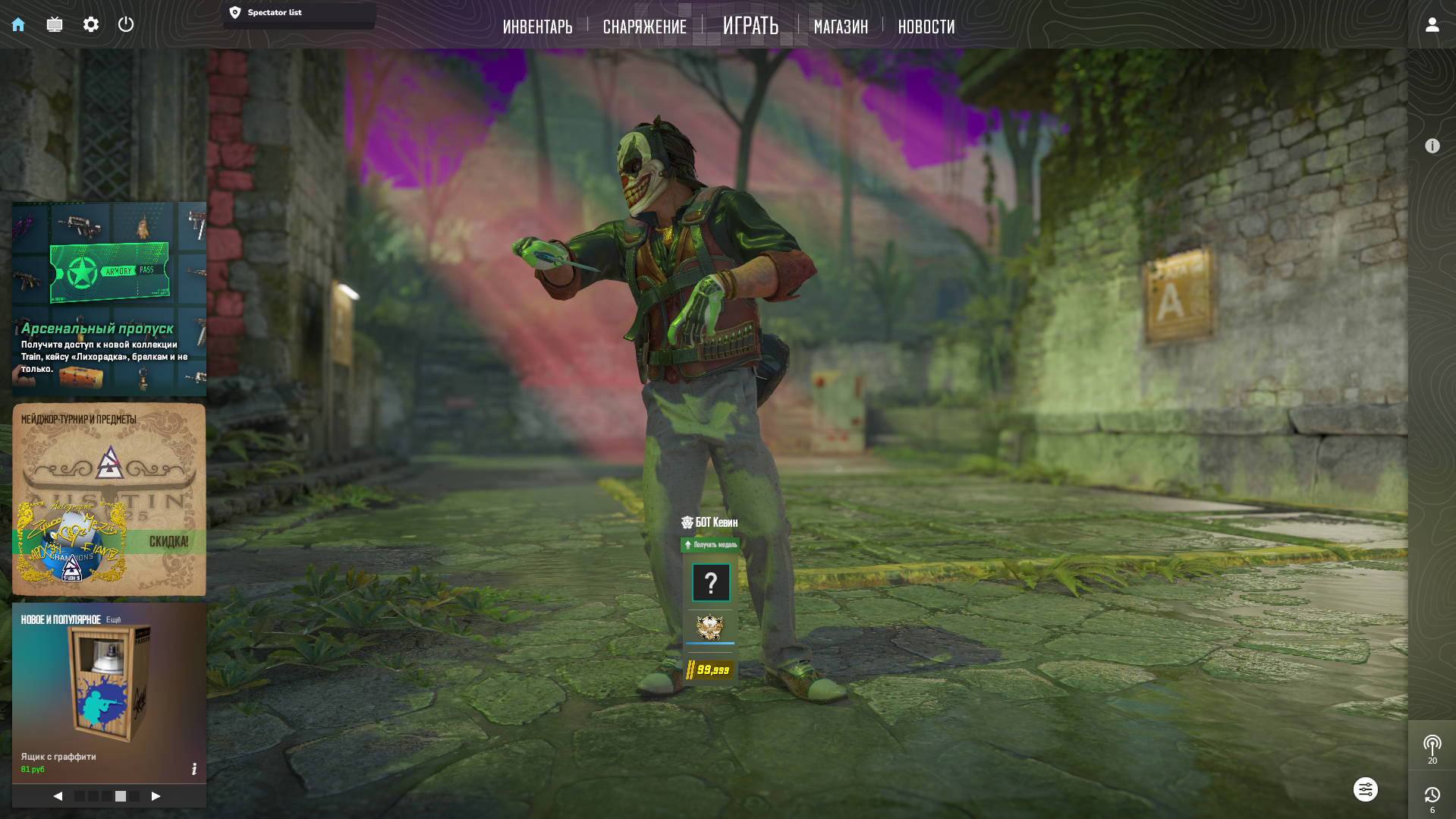The image size is (1456, 819).
Task: Show the НОВОСТИ tab
Action: (926, 27)
